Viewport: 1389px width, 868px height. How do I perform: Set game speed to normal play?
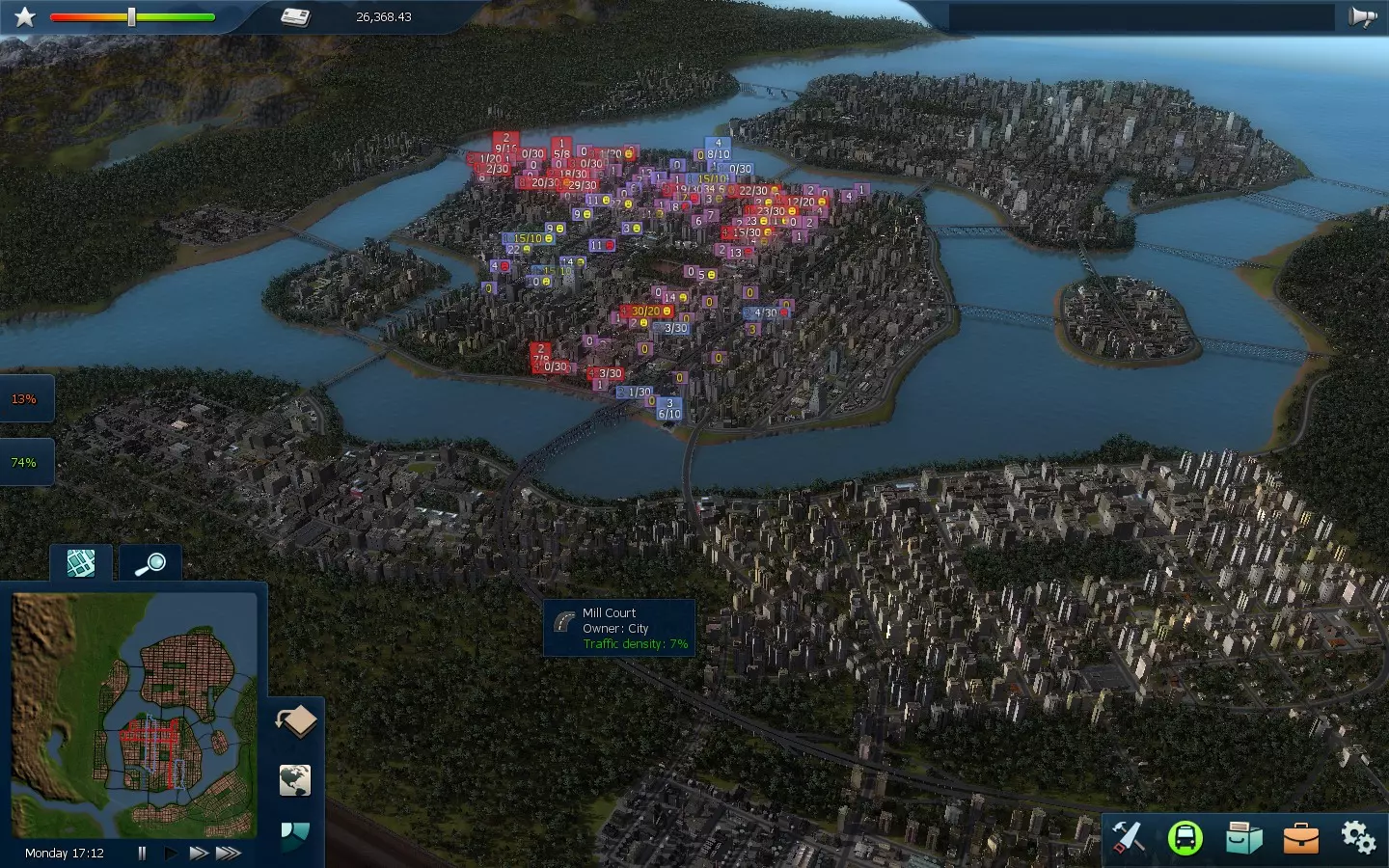[171, 853]
